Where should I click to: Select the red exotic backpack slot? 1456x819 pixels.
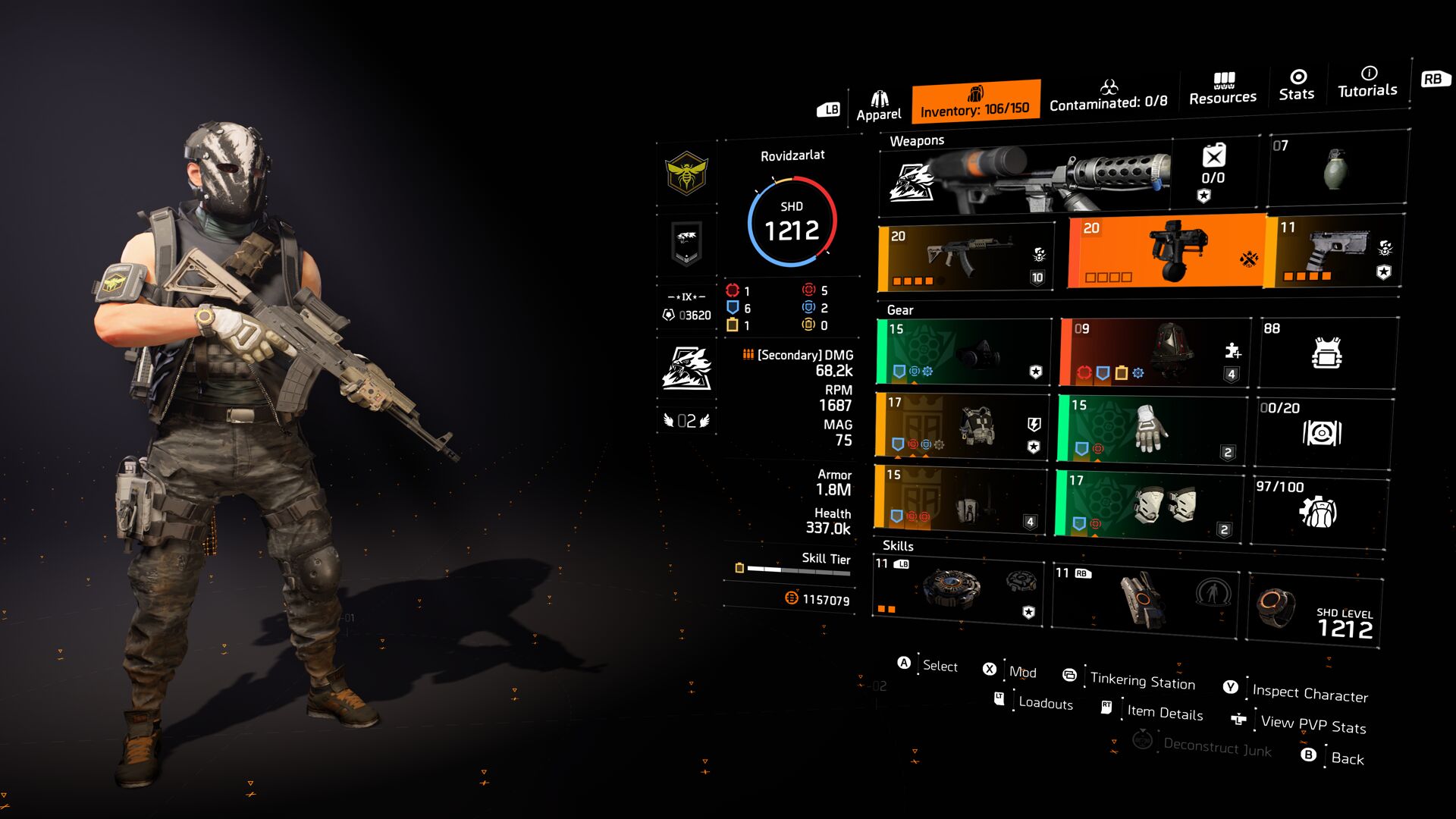pos(1153,353)
